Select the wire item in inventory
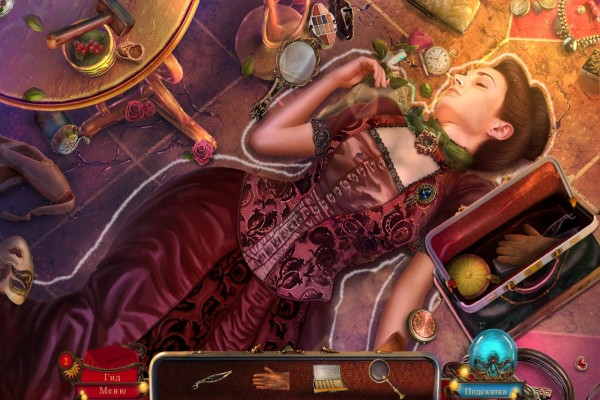 (212, 379)
